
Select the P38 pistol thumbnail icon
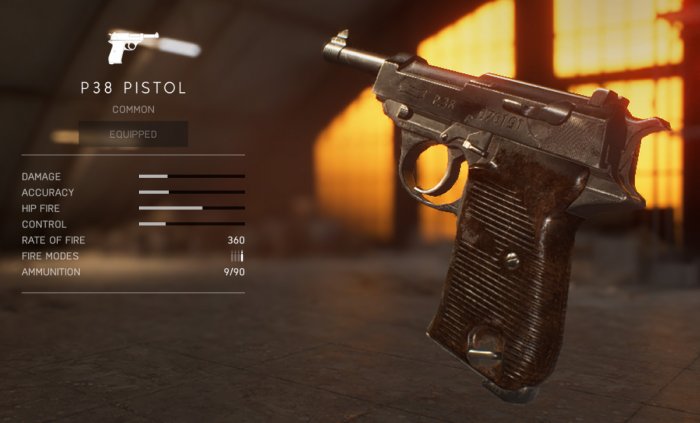132,47
